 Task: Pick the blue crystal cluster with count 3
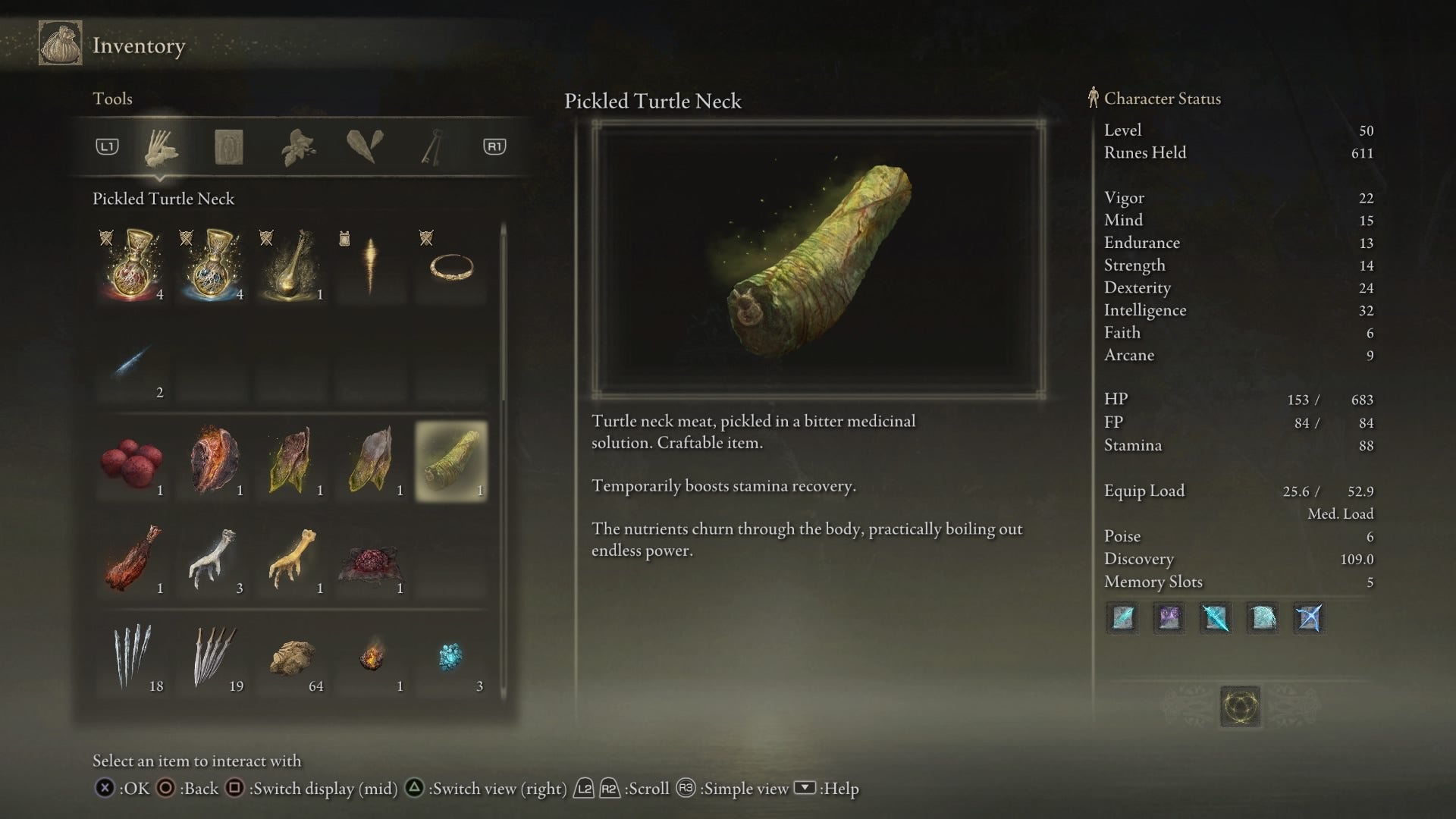[x=451, y=657]
